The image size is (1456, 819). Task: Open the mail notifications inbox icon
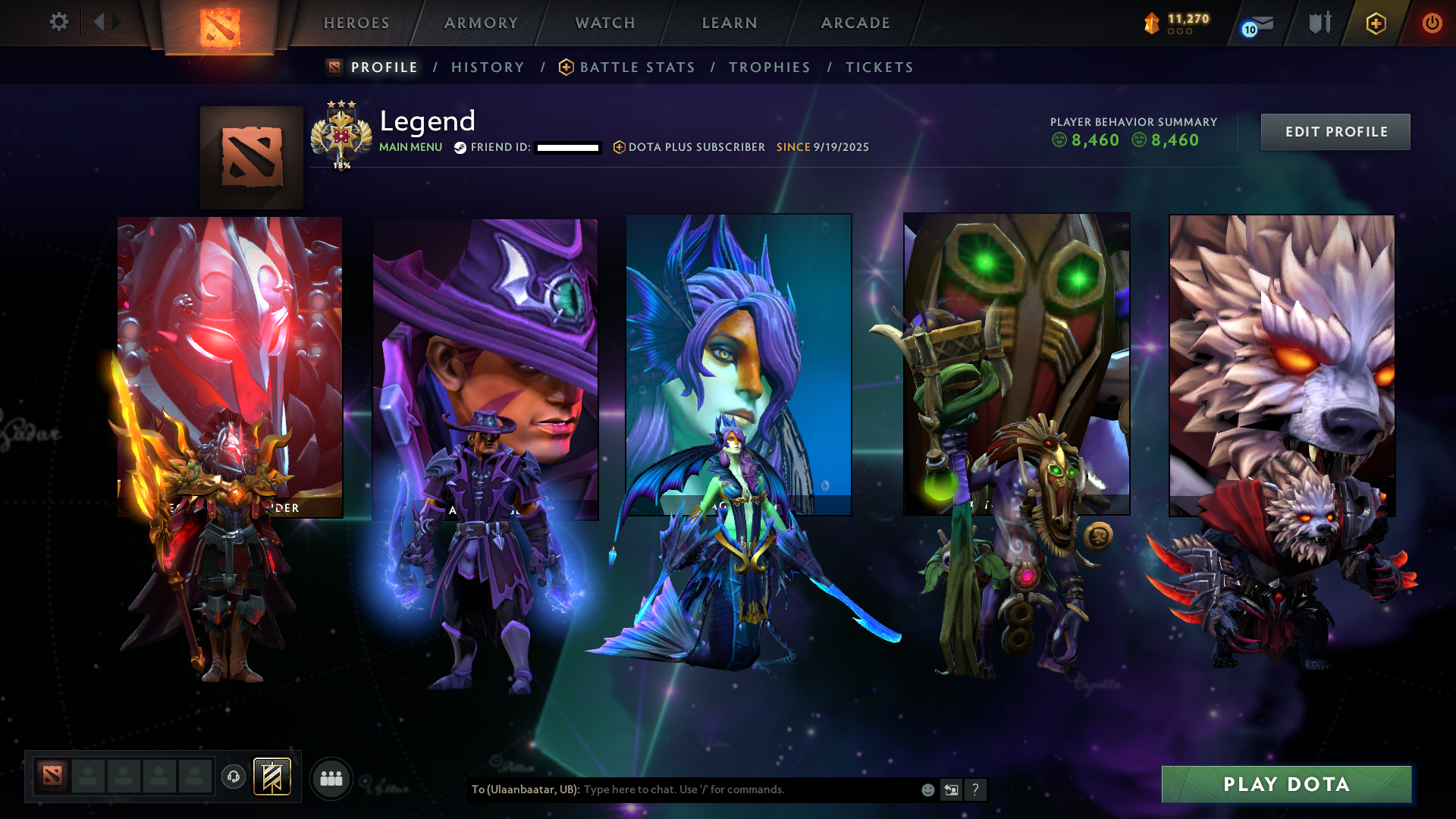[x=1255, y=23]
